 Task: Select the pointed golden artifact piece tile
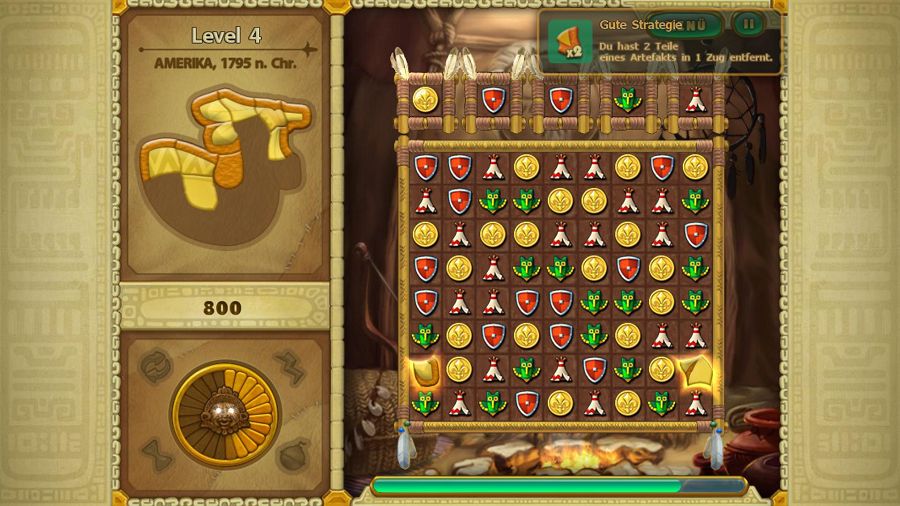coord(694,370)
